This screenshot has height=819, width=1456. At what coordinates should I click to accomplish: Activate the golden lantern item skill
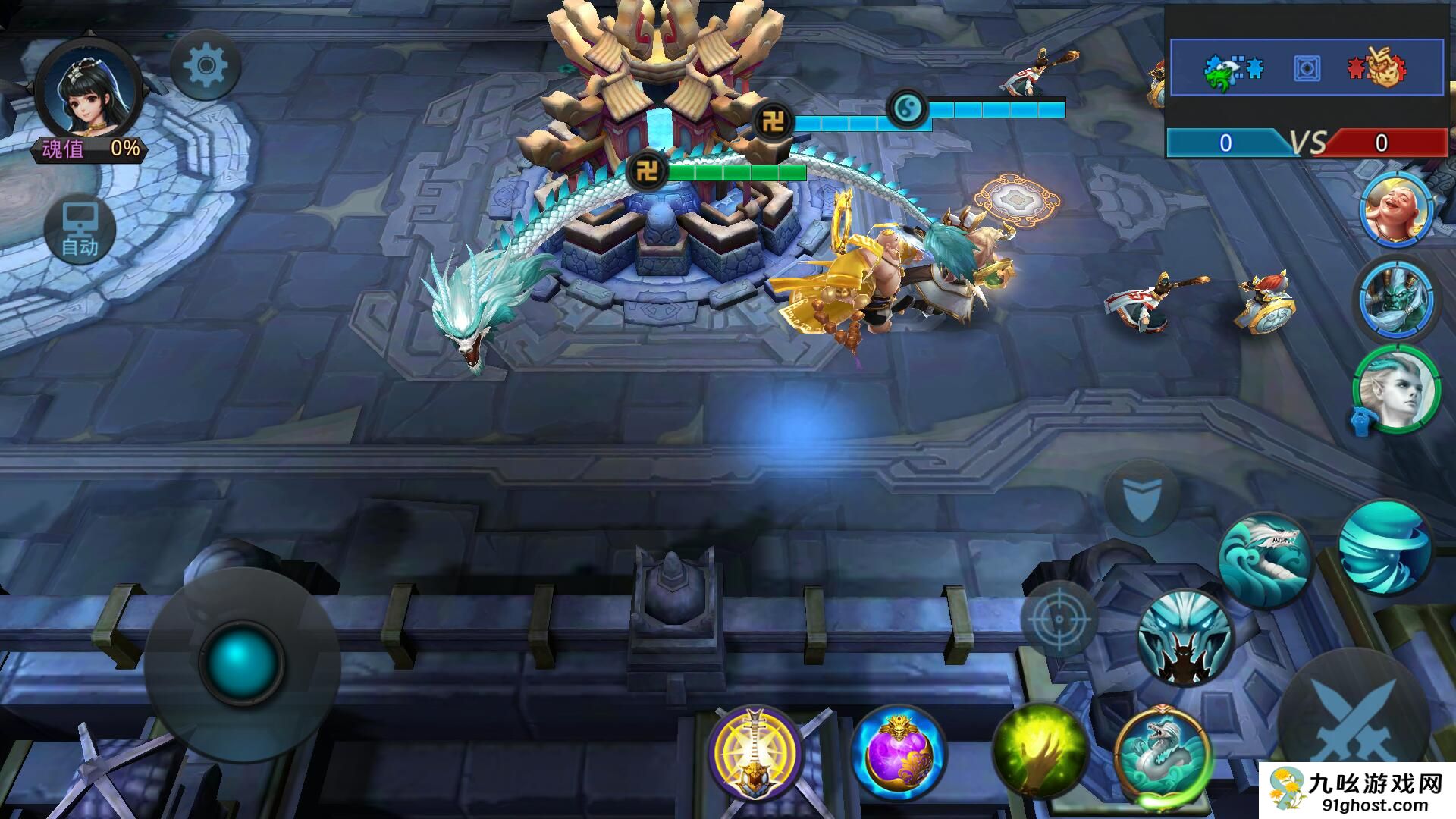click(755, 752)
